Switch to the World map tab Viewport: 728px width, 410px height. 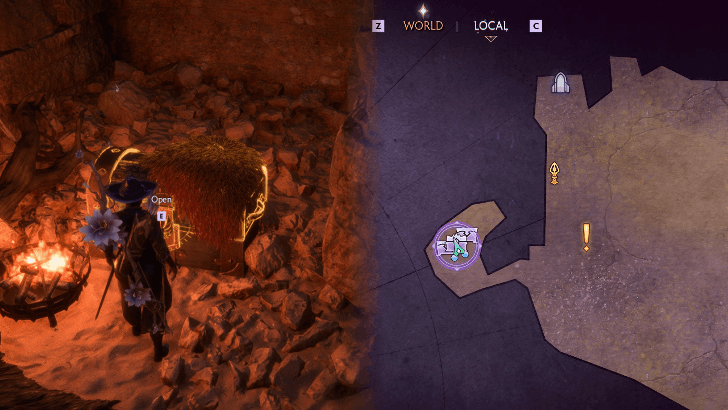tap(422, 26)
